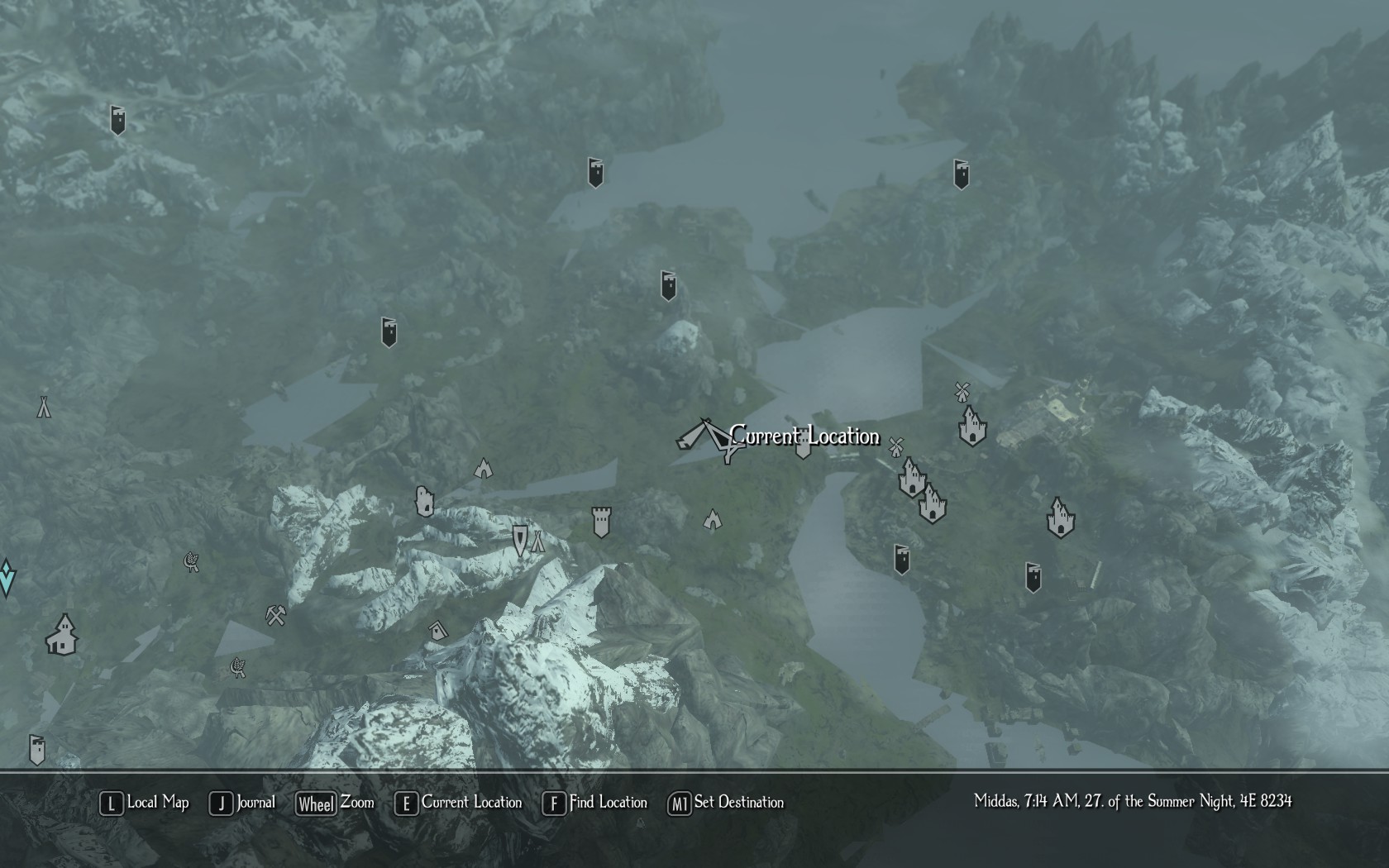This screenshot has width=1389, height=868.
Task: Select the player arrow position marker
Action: coord(708,437)
